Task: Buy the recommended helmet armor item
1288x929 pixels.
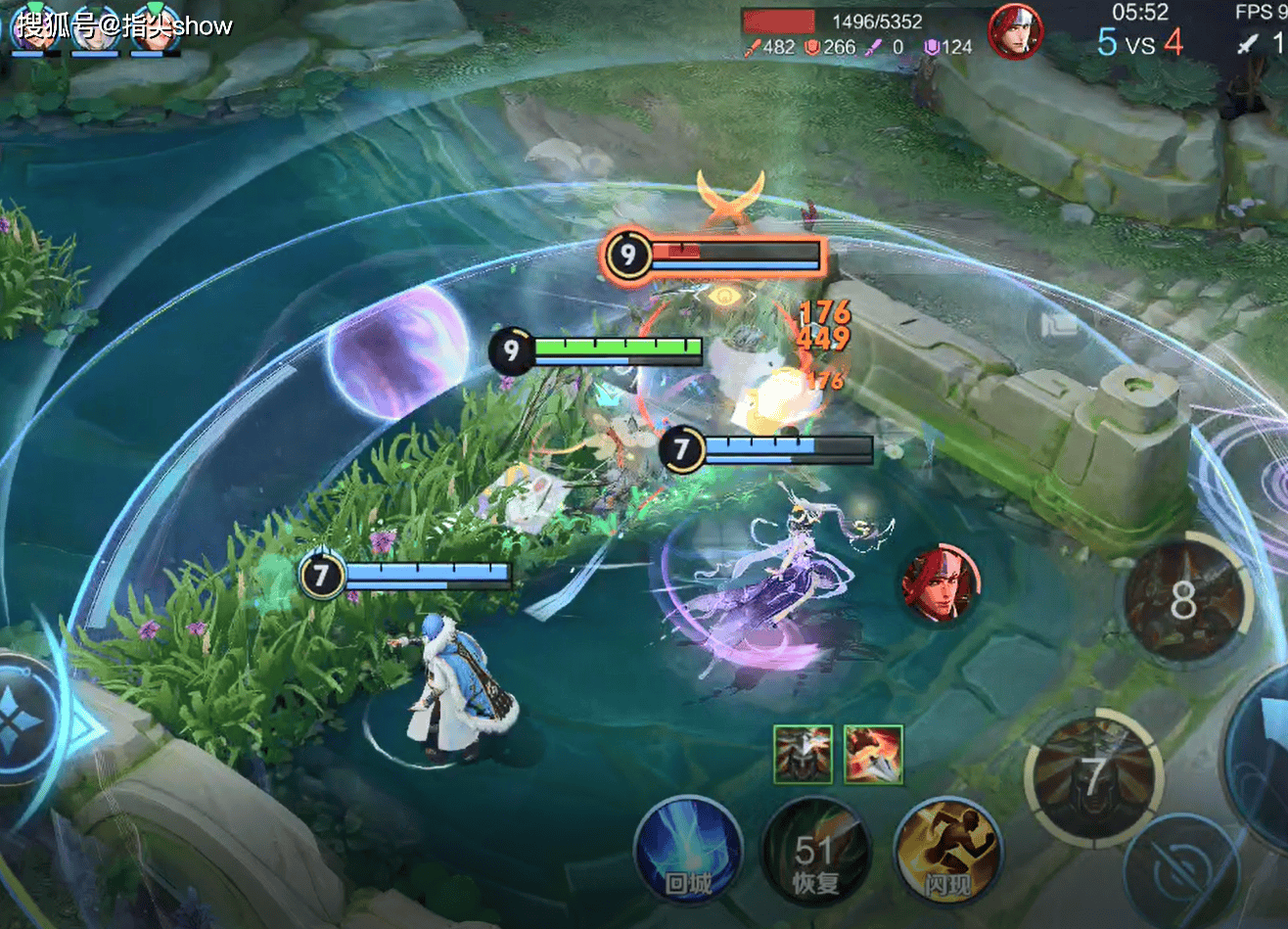Action: point(803,754)
